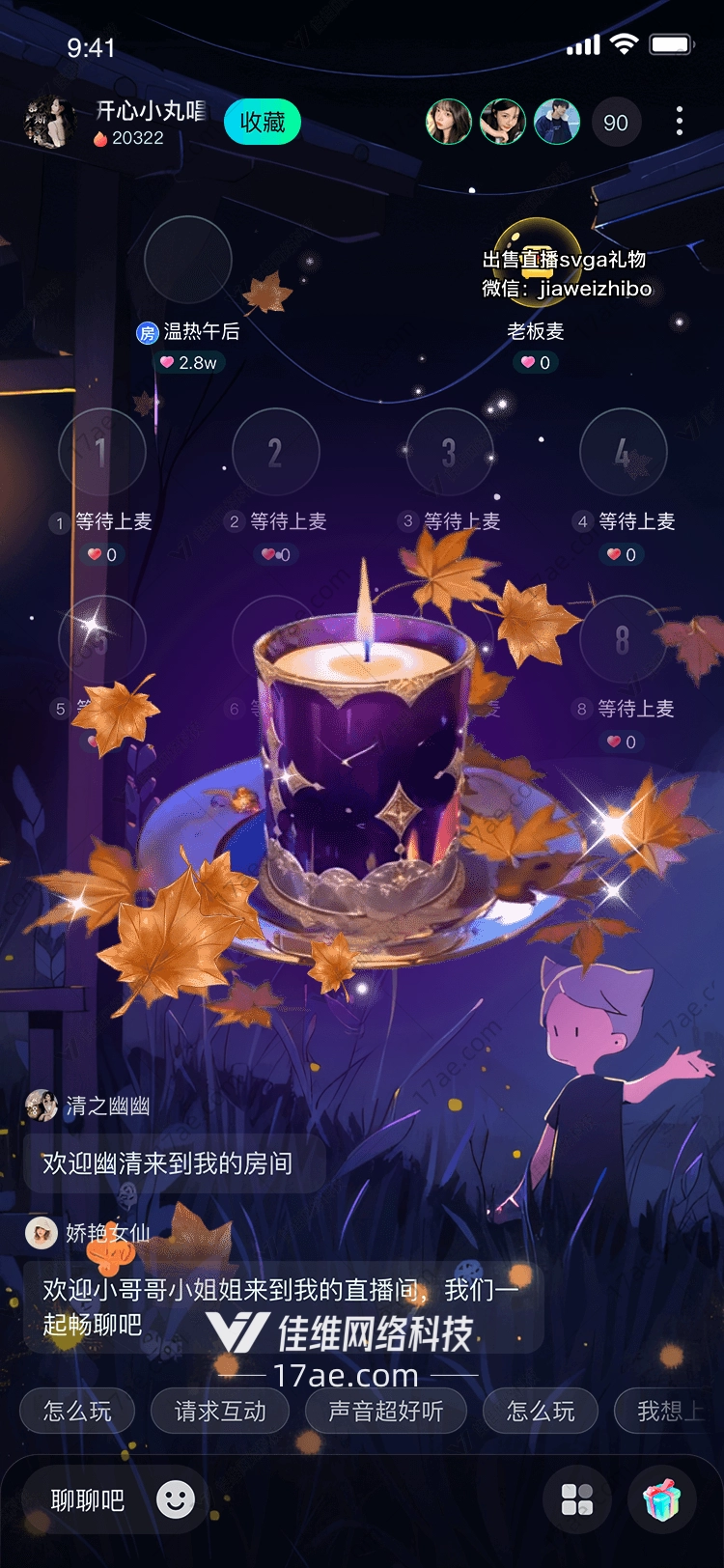Tap the 收藏 favorite button

[x=263, y=123]
